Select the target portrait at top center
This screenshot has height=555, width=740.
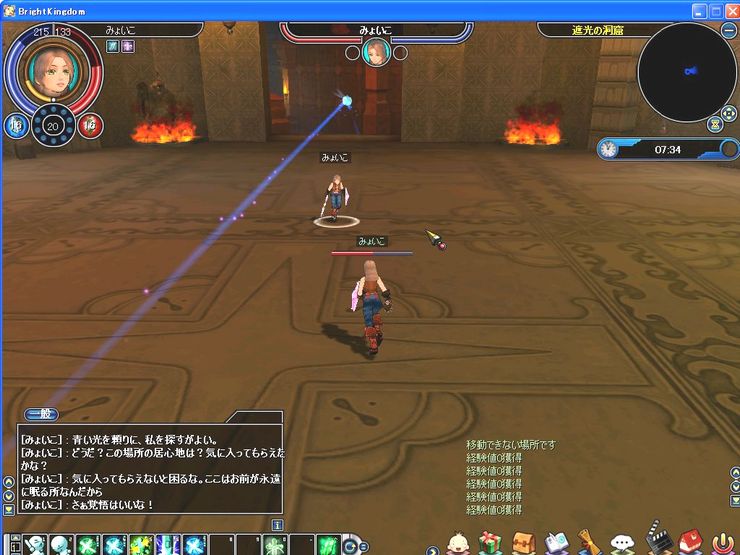coord(376,52)
